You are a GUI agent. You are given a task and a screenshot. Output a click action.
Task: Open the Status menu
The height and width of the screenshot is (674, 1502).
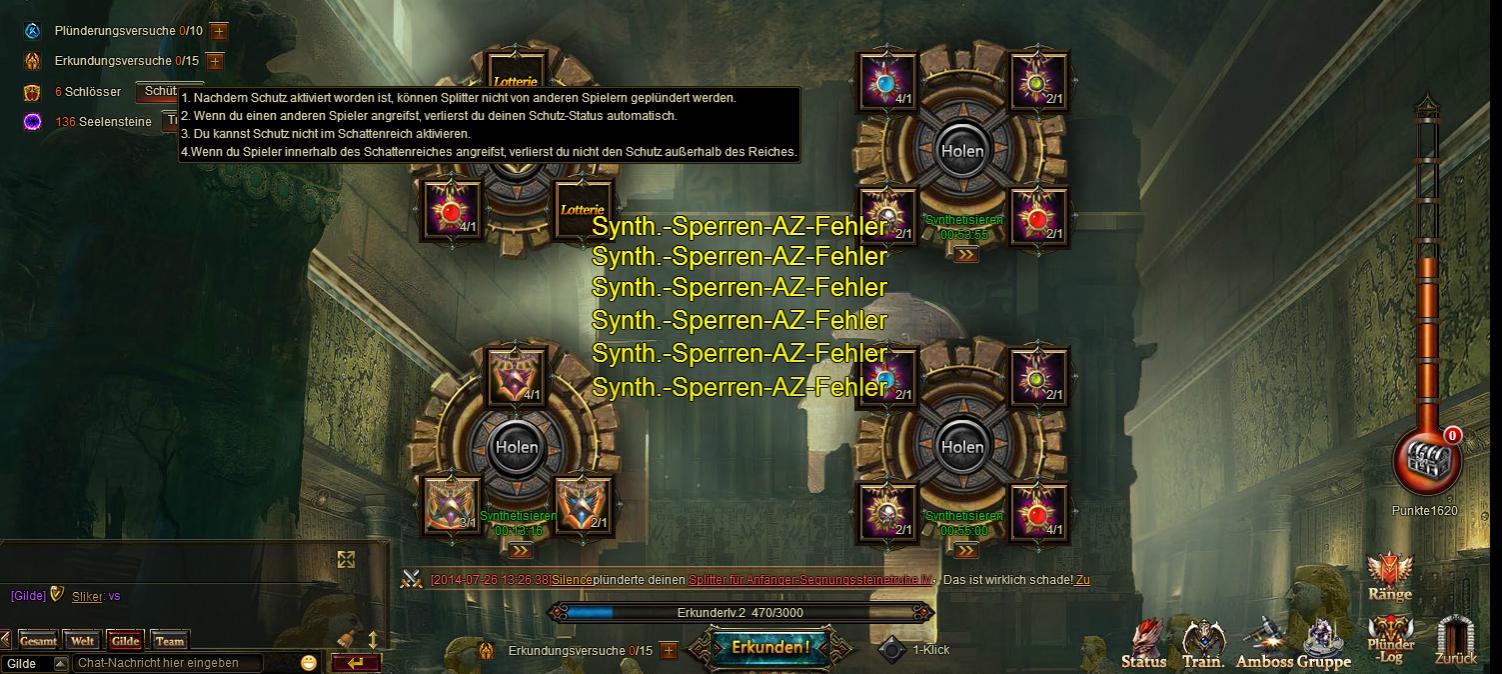pos(1144,645)
